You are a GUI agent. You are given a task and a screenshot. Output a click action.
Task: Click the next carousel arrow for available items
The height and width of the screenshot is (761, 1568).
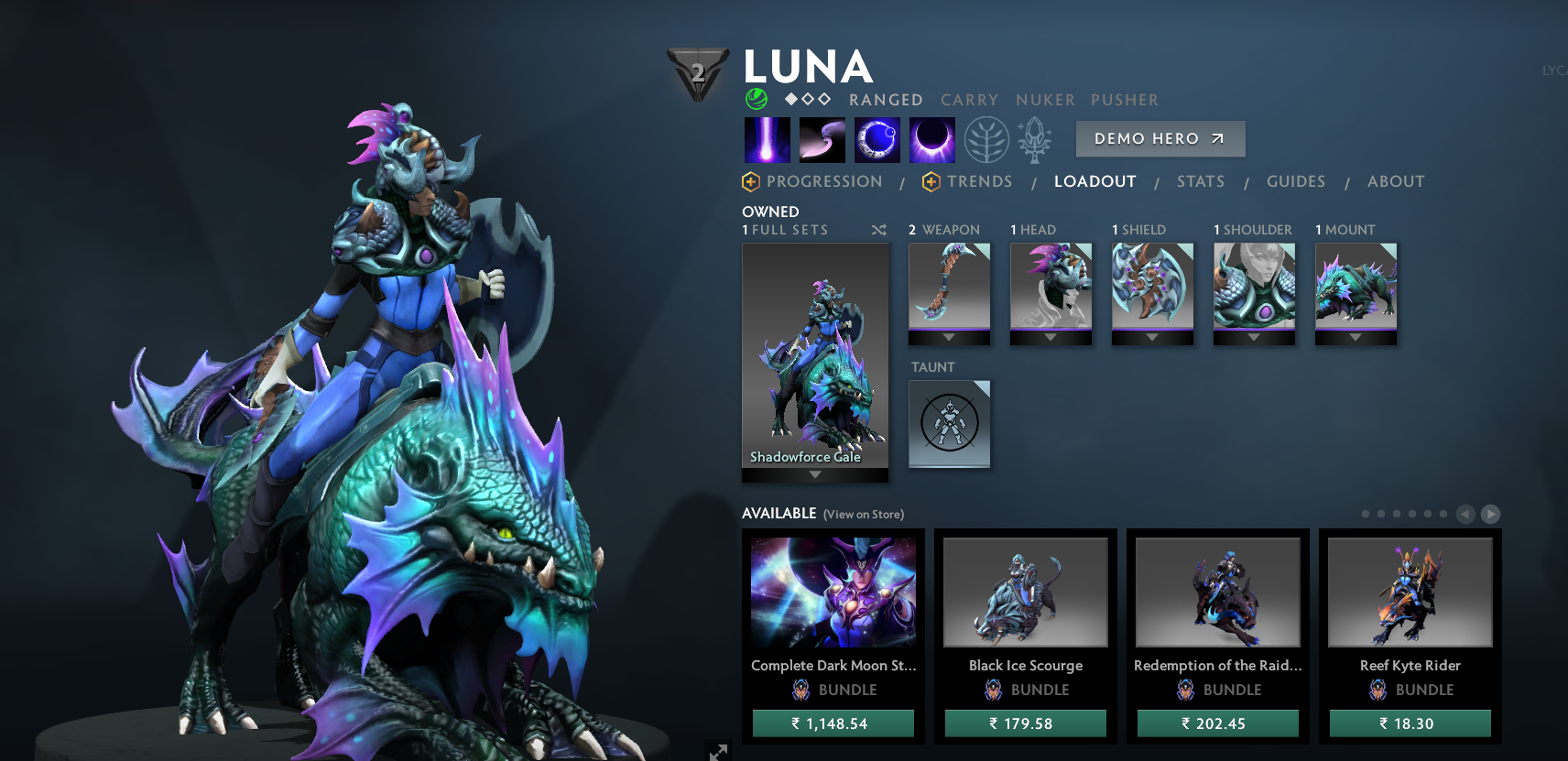(1492, 515)
